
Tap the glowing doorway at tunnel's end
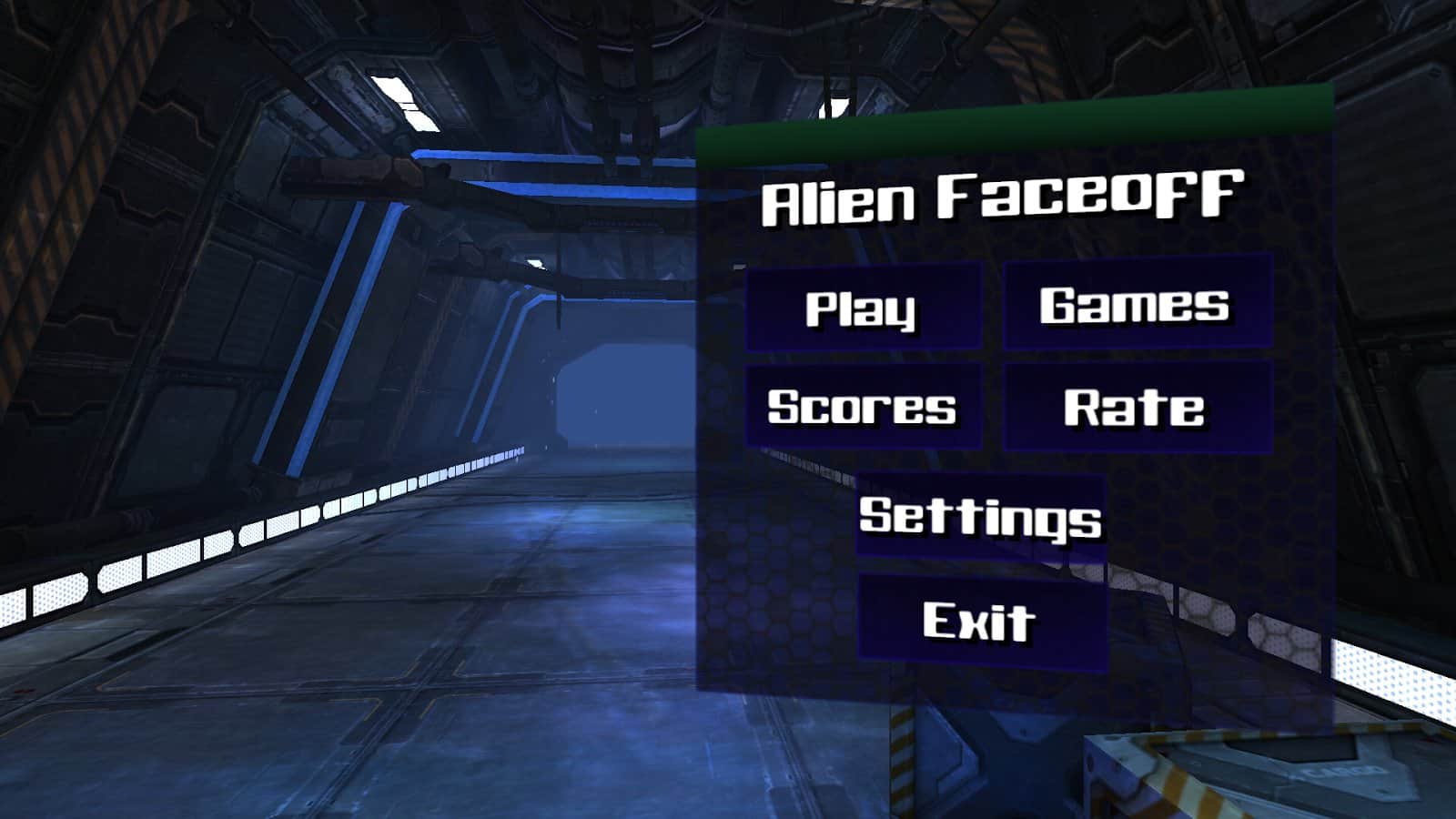pyautogui.click(x=628, y=400)
